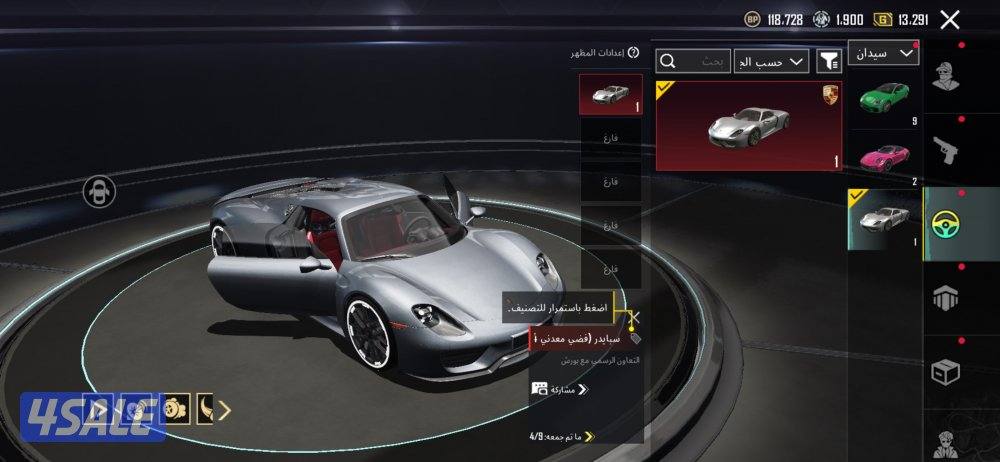Choose the pink sports car thumbnail
This screenshot has height=462, width=1000.
click(883, 158)
